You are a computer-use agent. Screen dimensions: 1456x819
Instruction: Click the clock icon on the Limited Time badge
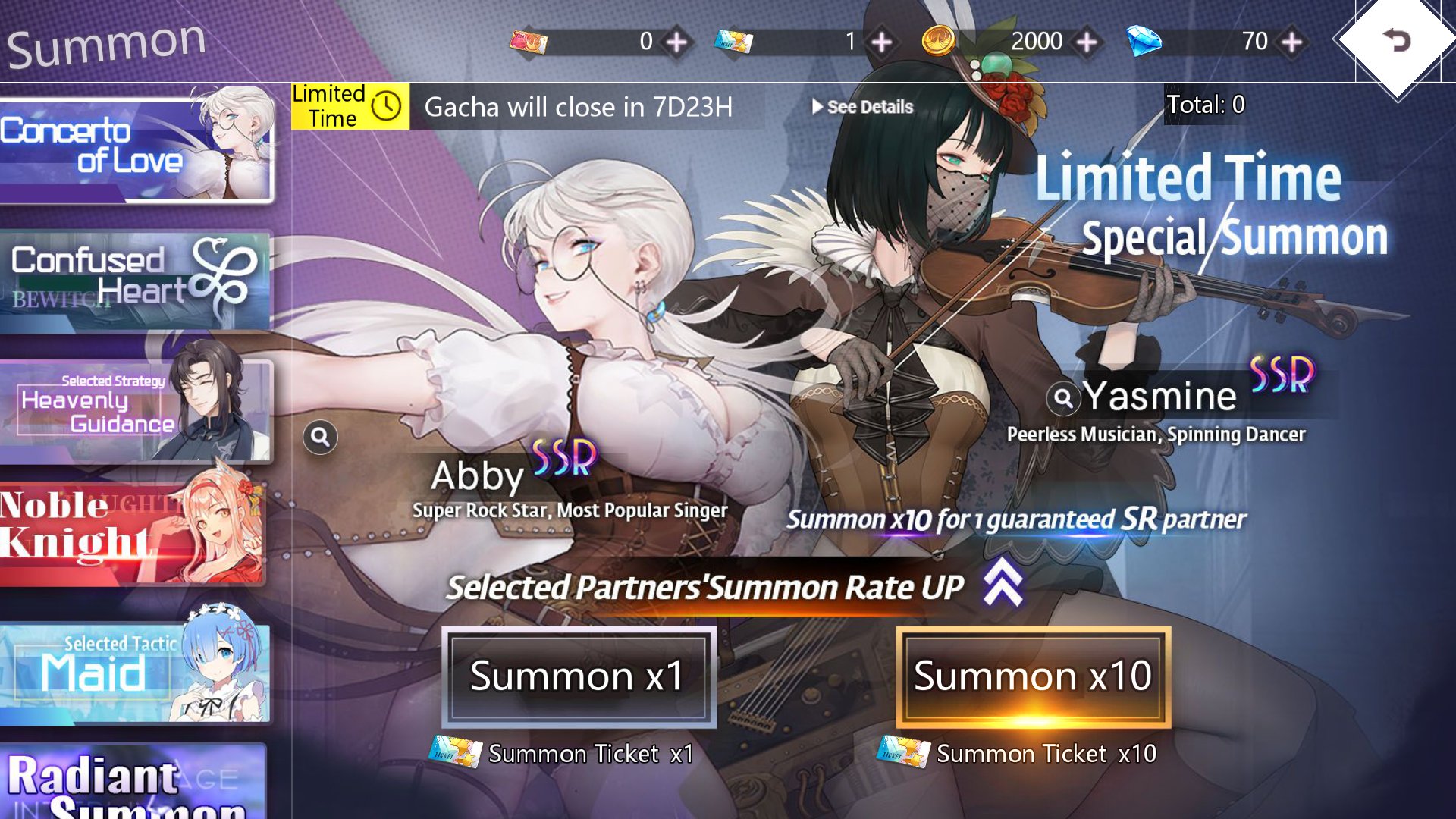pos(388,105)
